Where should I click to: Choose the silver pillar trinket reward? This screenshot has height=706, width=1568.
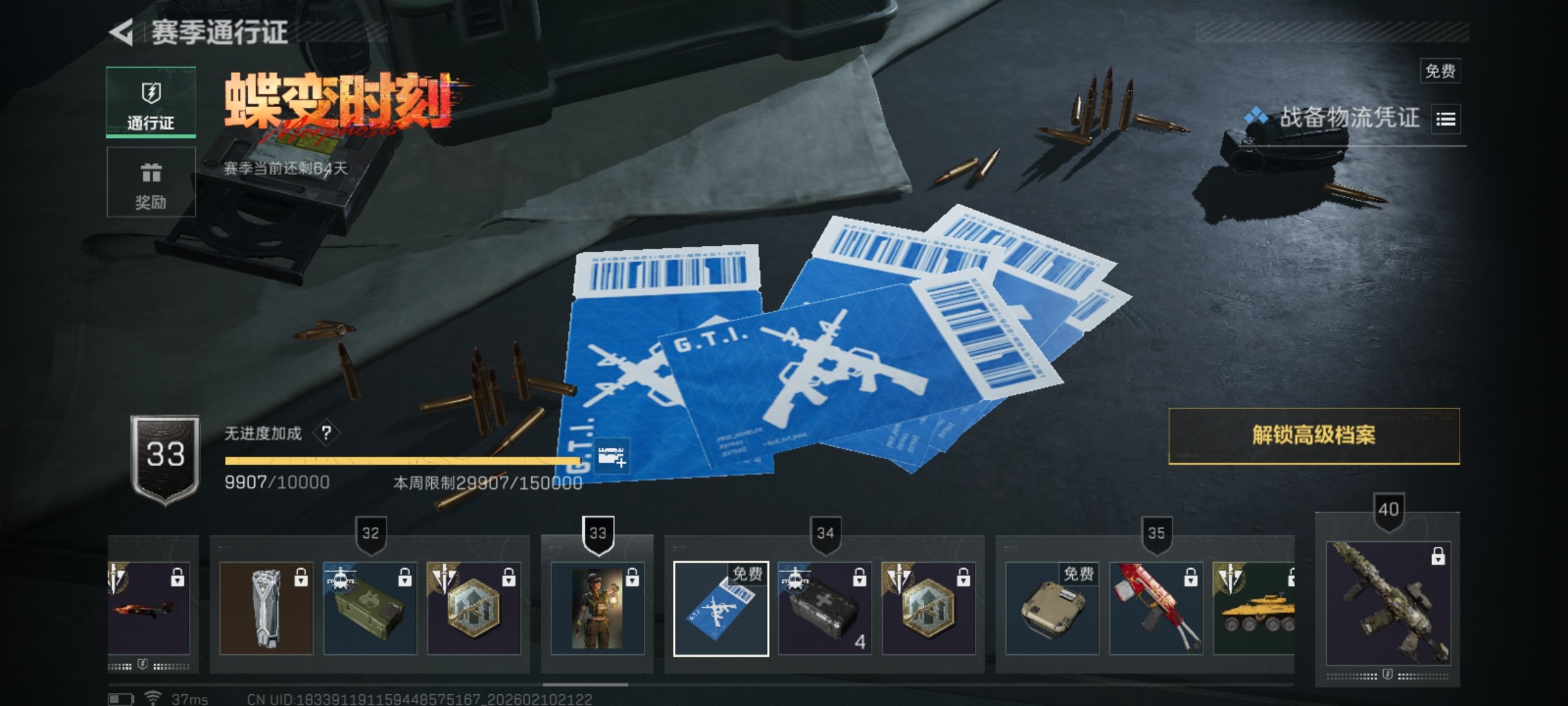(x=266, y=609)
